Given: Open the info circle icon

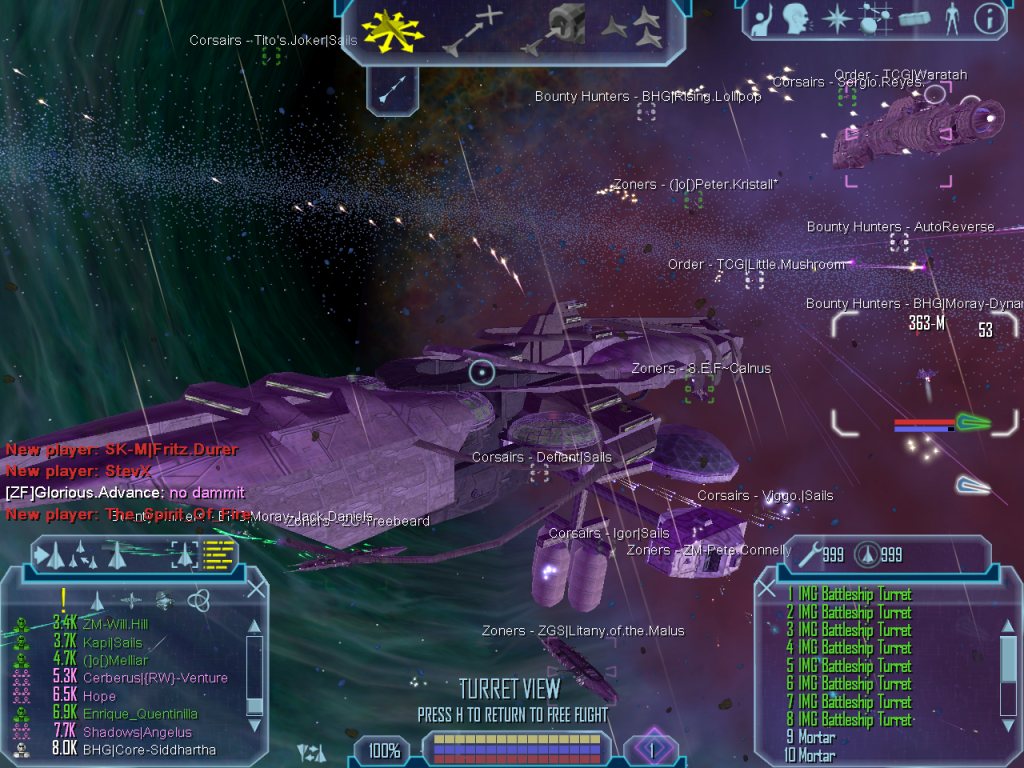Looking at the screenshot, I should pos(989,18).
